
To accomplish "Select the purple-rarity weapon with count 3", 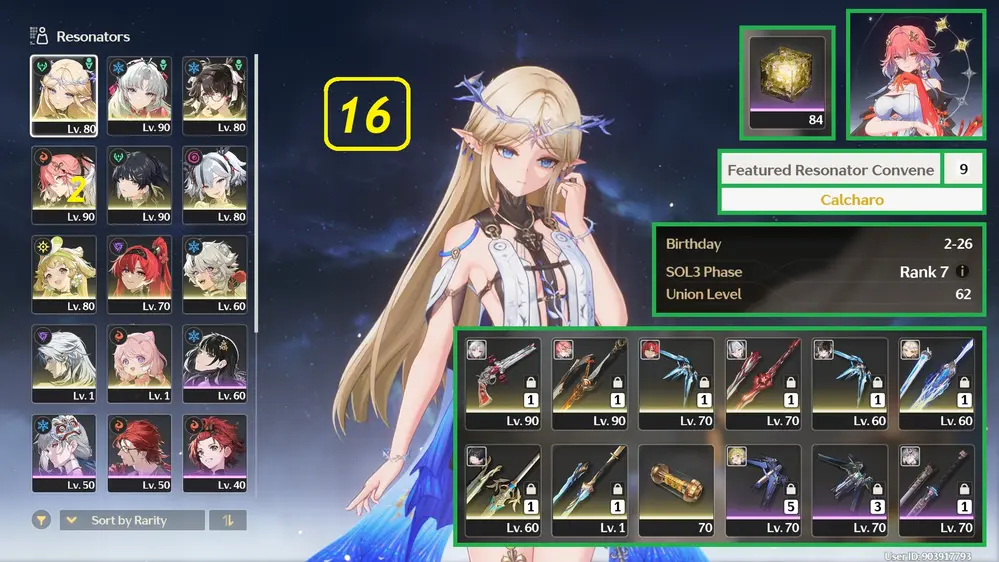I will [x=849, y=490].
